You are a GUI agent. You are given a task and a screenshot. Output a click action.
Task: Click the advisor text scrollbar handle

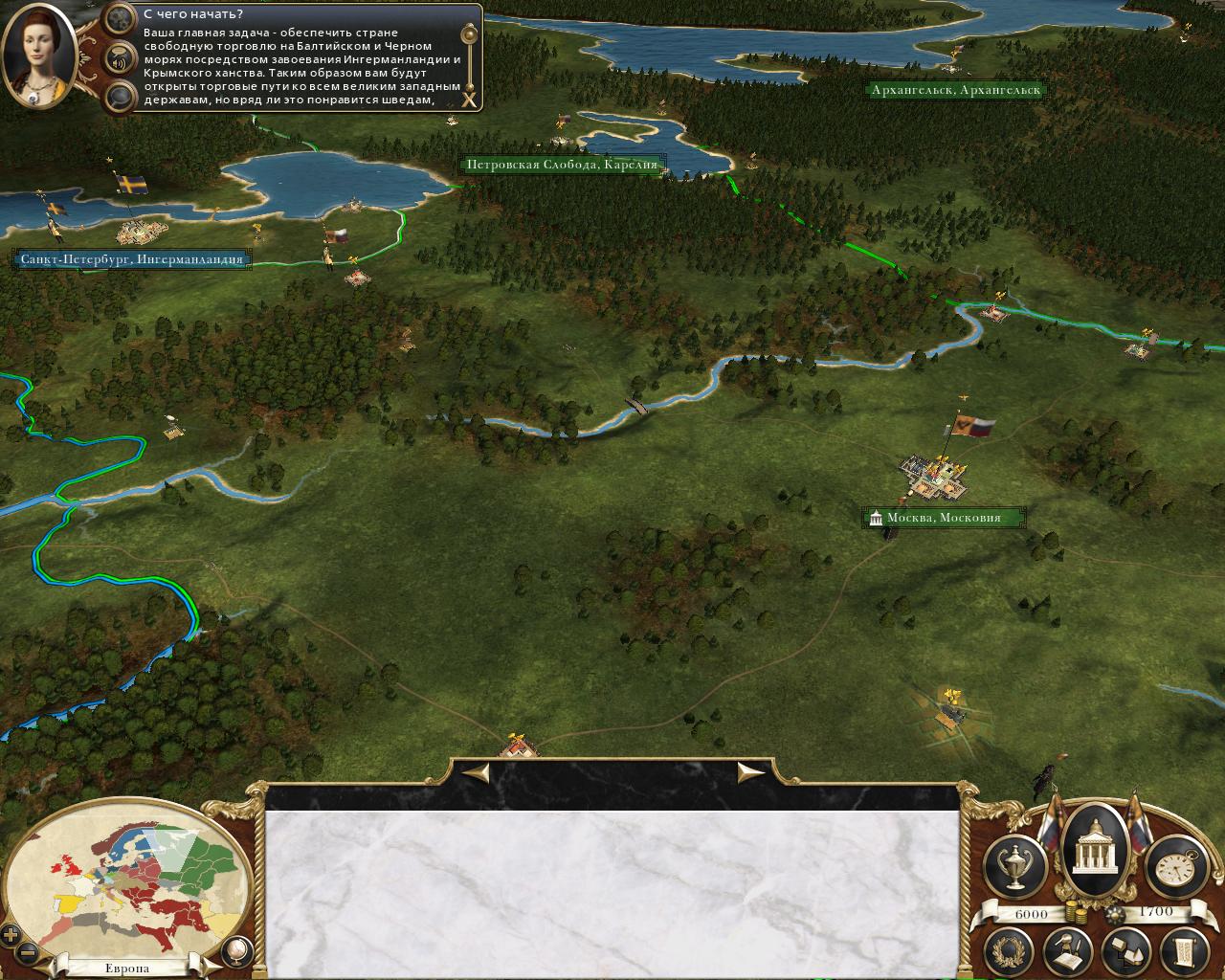tap(469, 36)
